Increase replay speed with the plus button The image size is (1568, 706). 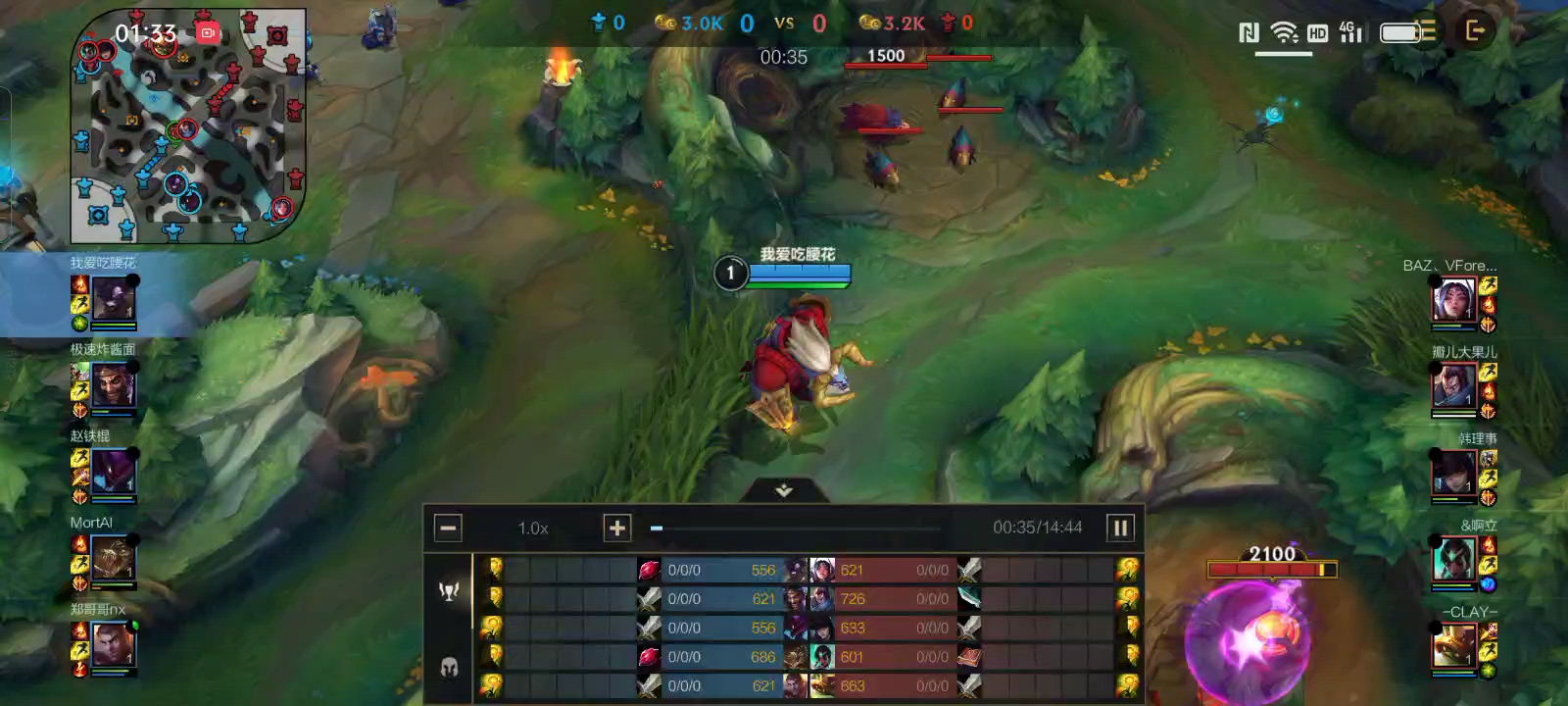point(616,529)
